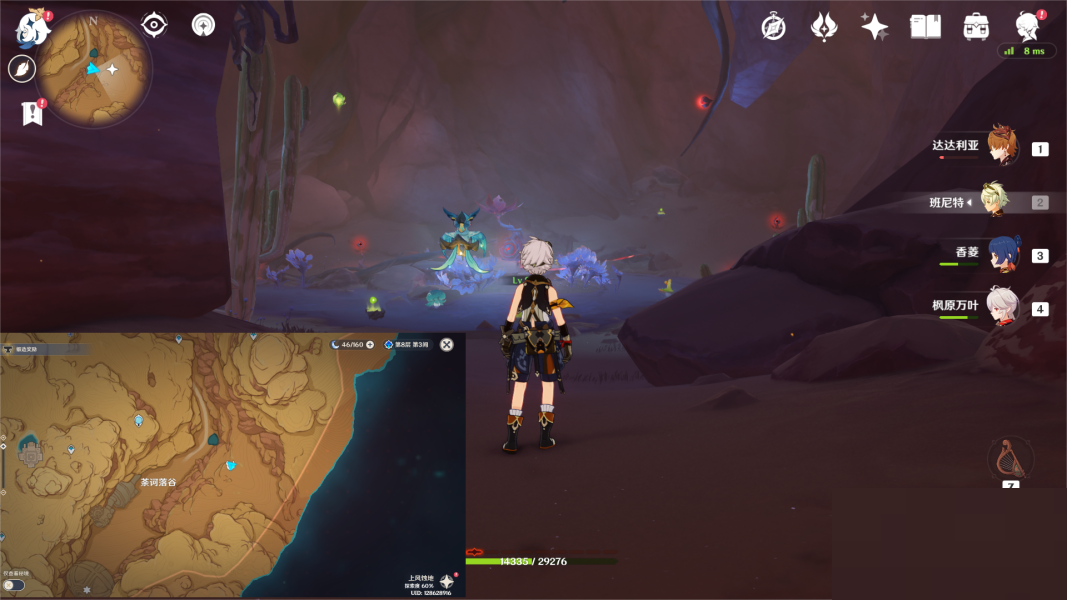Open the adventurer handbook book icon
Screen dimensions: 1067x600
click(925, 27)
